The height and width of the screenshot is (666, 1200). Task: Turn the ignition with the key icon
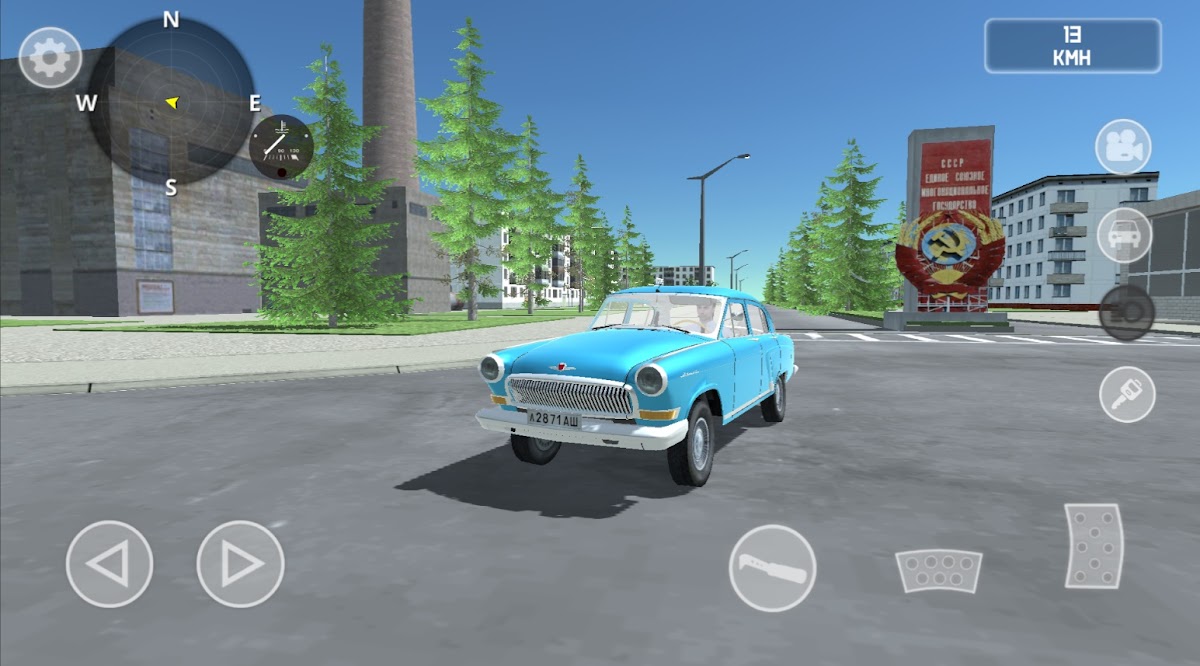click(1127, 394)
